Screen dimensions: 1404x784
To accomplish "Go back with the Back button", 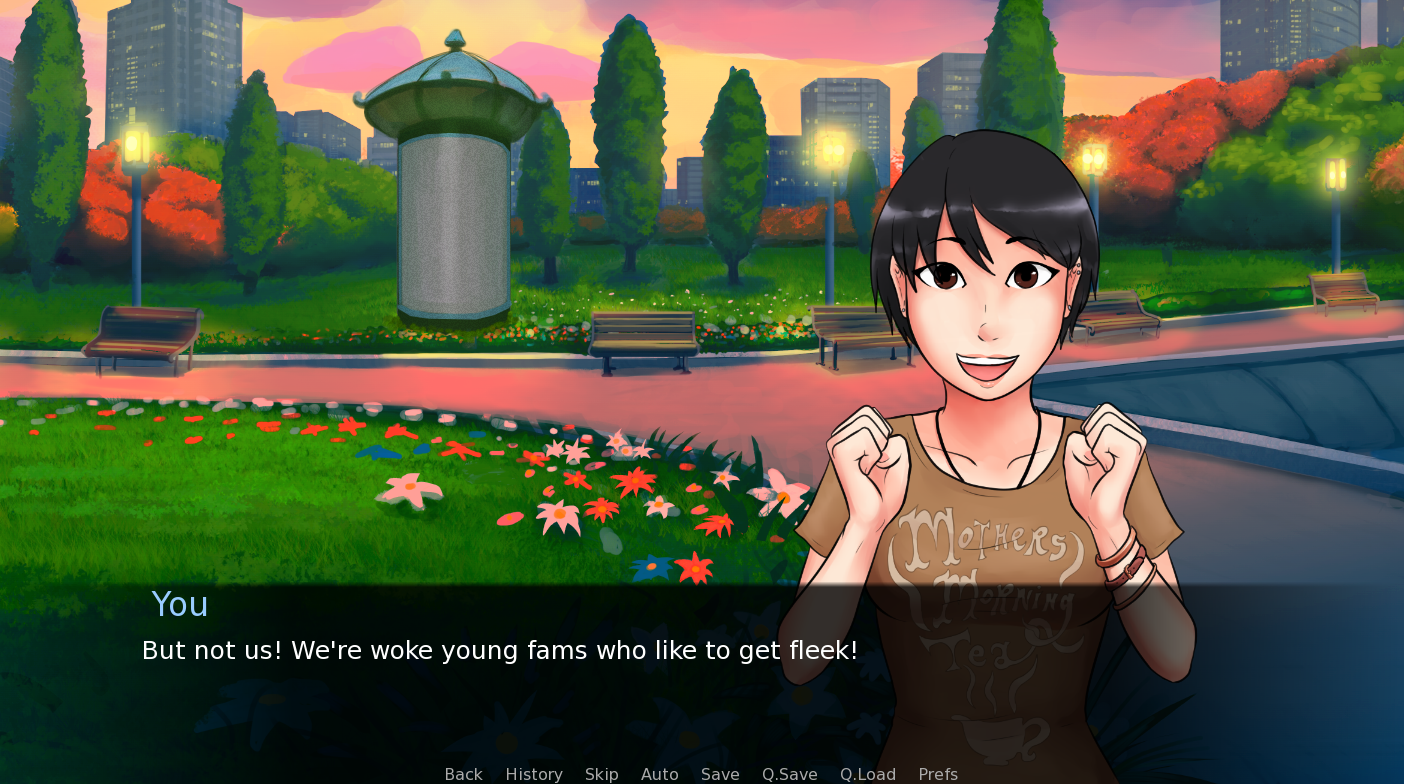I will click(x=463, y=774).
